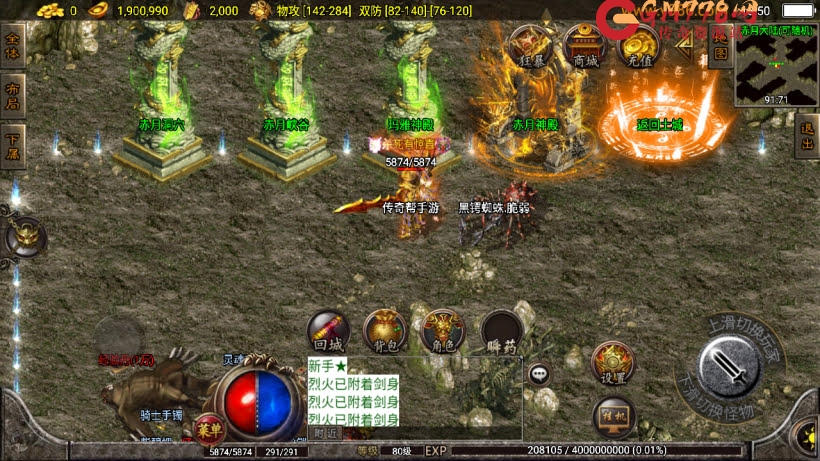Image resolution: width=820 pixels, height=461 pixels.
Task: Open the 布局 layout button
Action: (x=12, y=91)
